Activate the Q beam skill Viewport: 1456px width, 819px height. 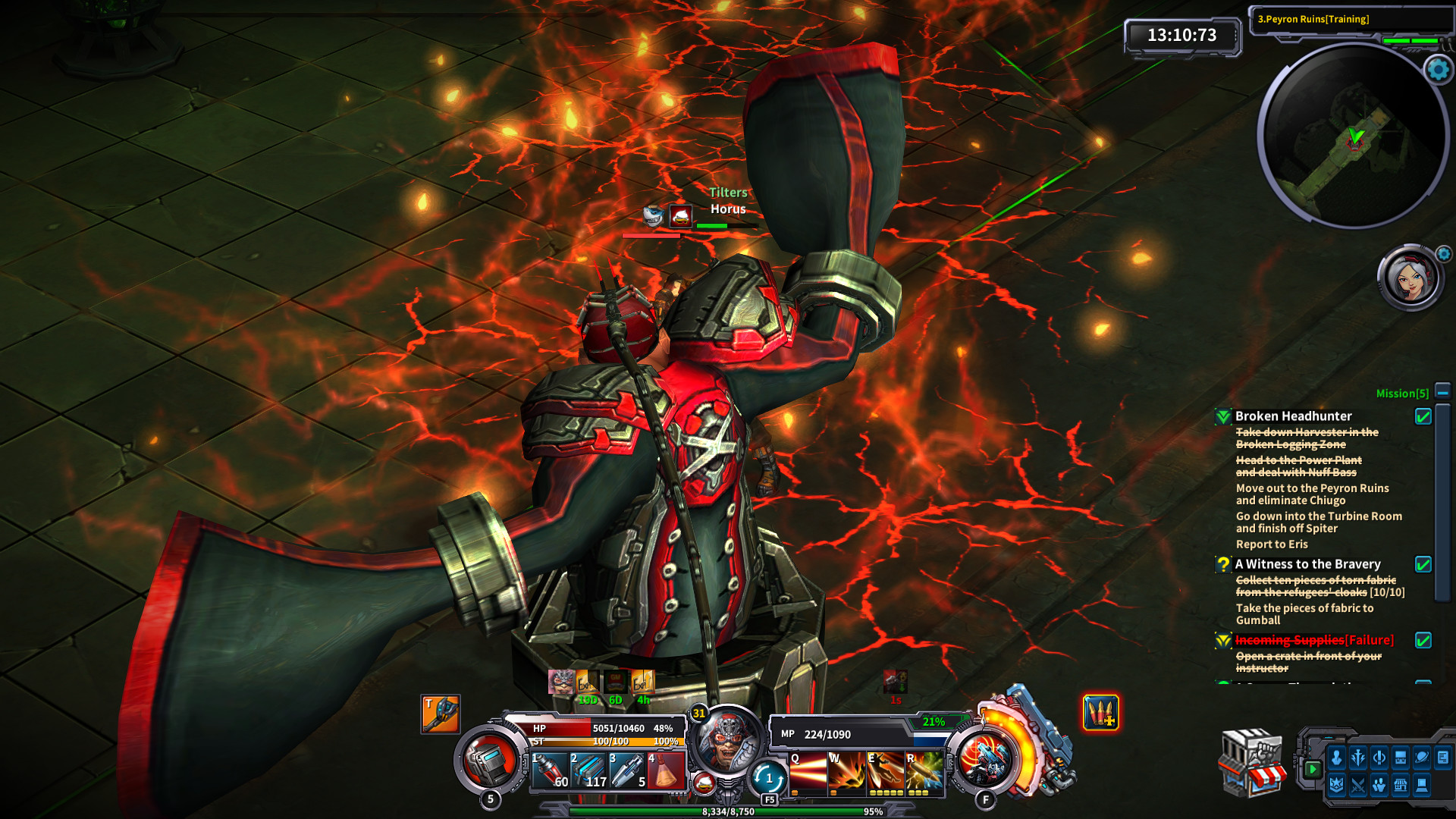point(807,772)
